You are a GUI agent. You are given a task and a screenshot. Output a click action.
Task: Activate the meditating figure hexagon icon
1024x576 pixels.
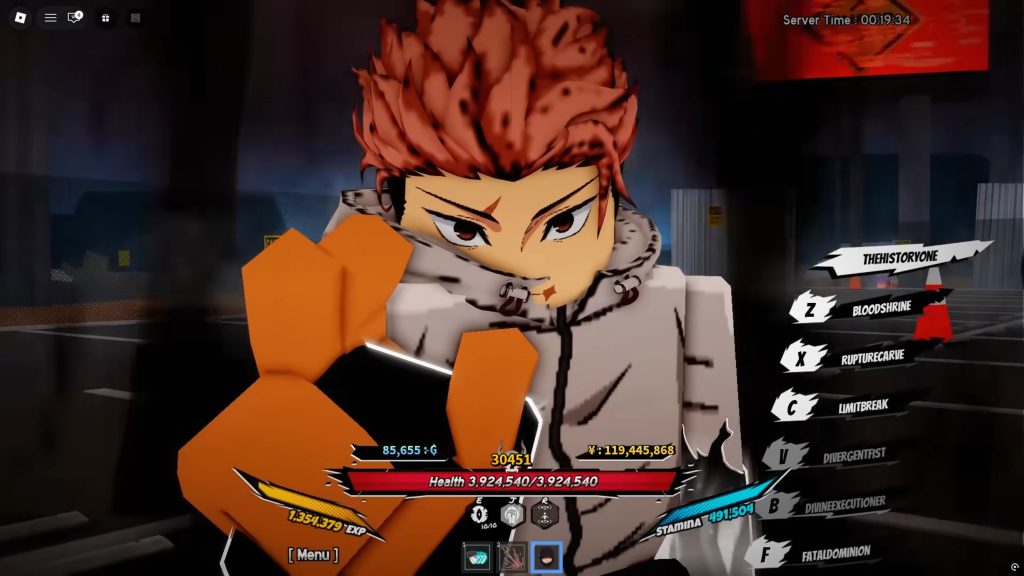545,515
